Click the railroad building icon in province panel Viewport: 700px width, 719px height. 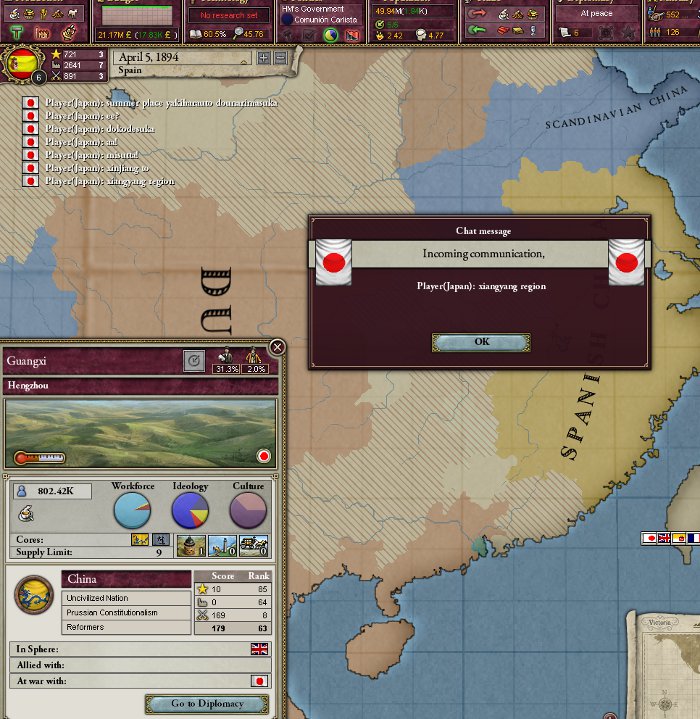(x=252, y=546)
